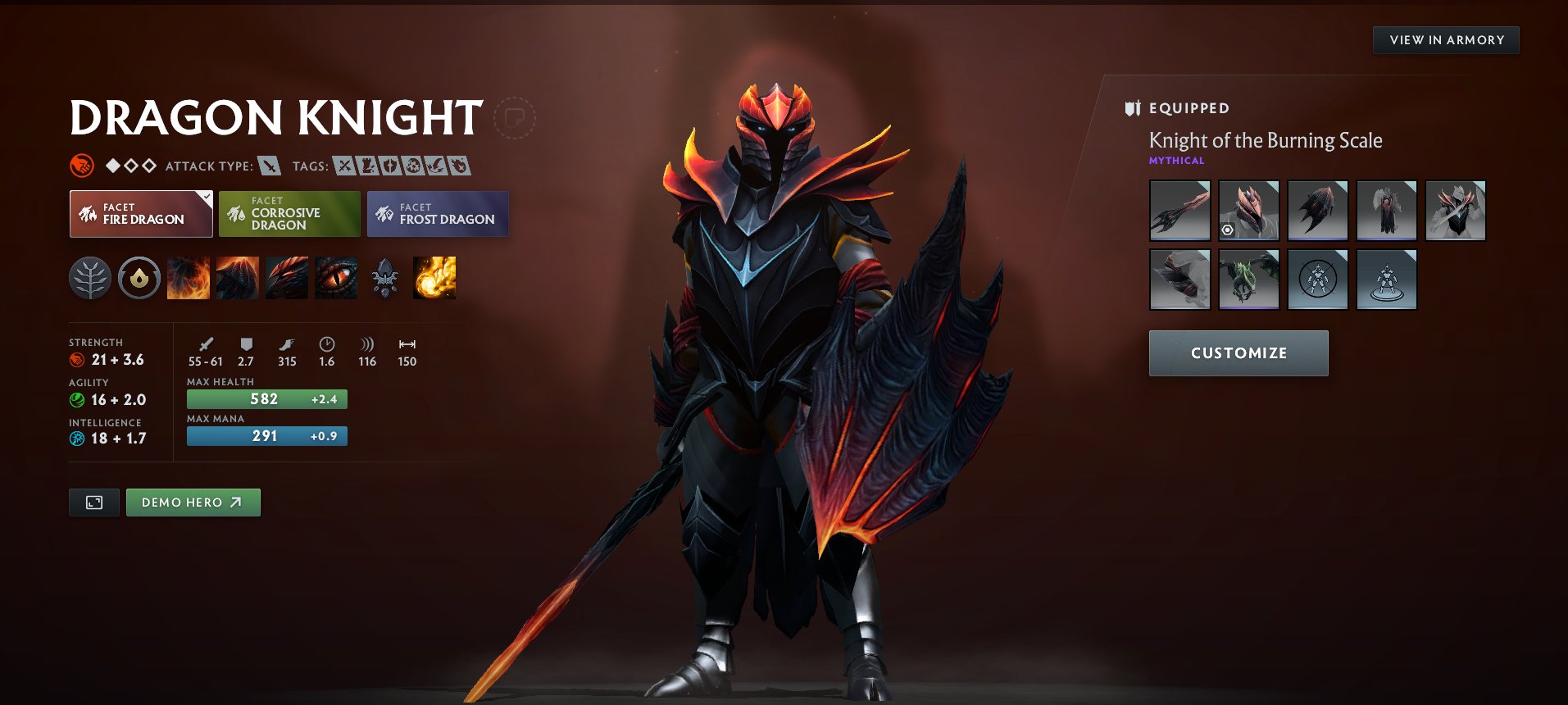Select the Fire Dragon facet
Screen dimensions: 1568x705
point(140,214)
